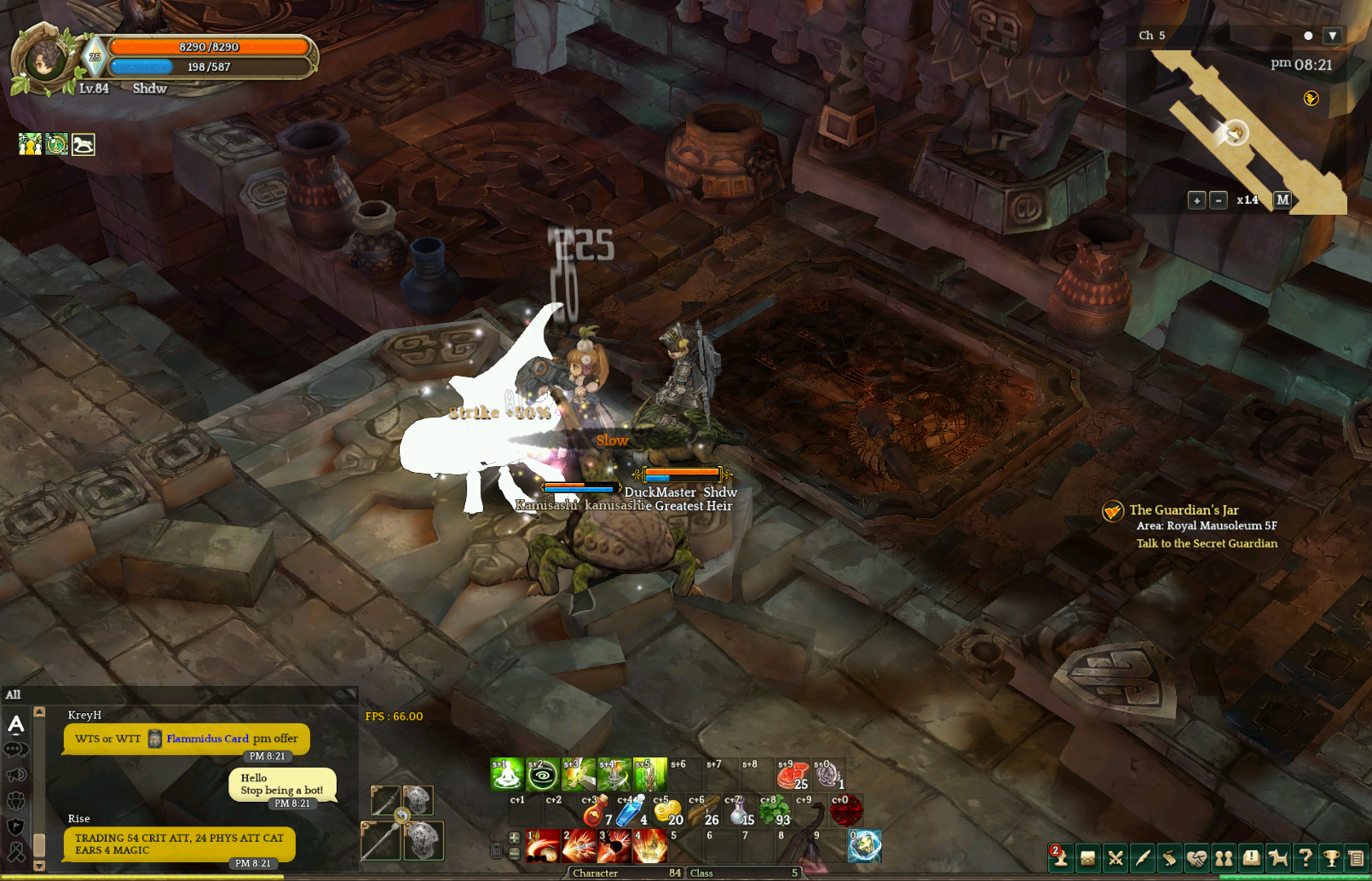
Task: Switch chat to megaphone shout channel
Action: click(16, 775)
